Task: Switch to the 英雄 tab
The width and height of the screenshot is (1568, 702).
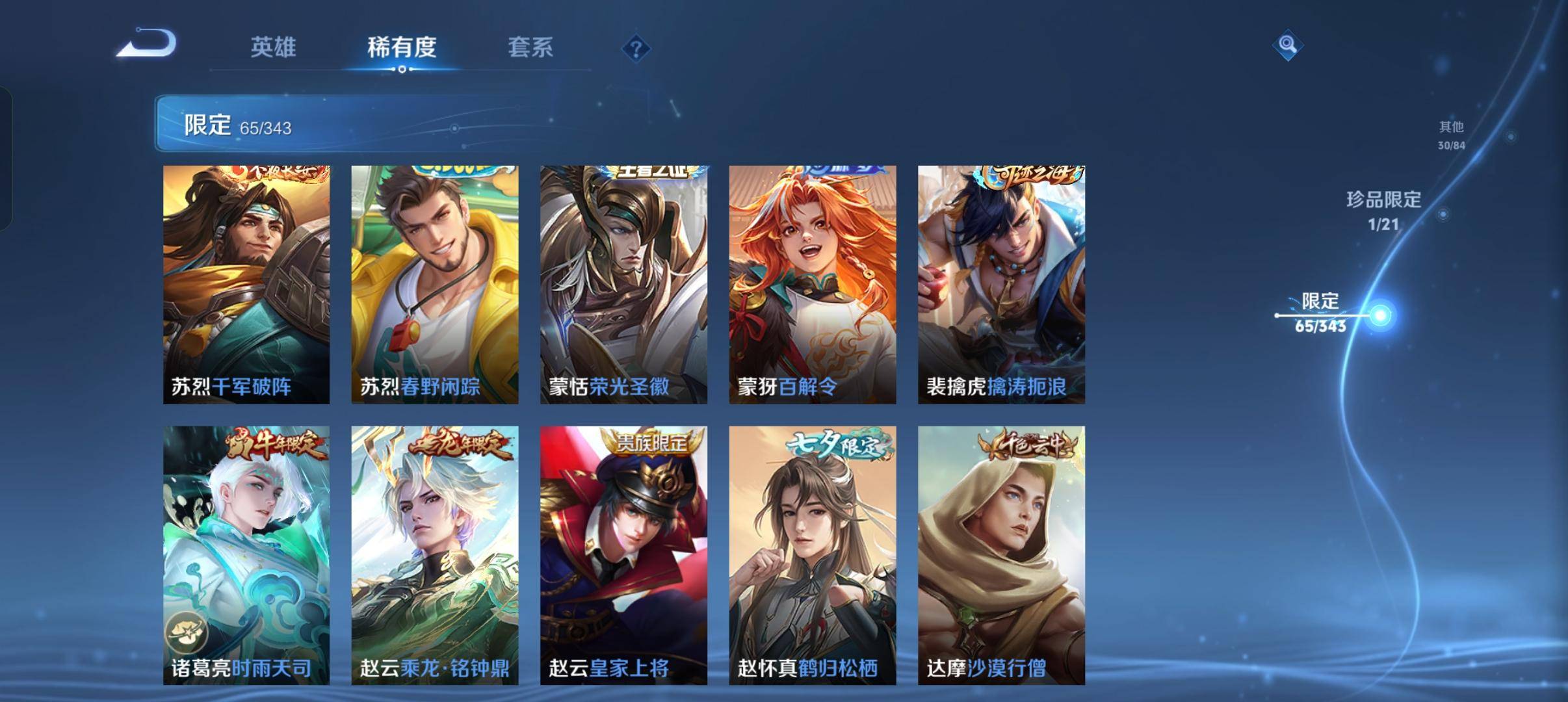Action: click(x=274, y=47)
